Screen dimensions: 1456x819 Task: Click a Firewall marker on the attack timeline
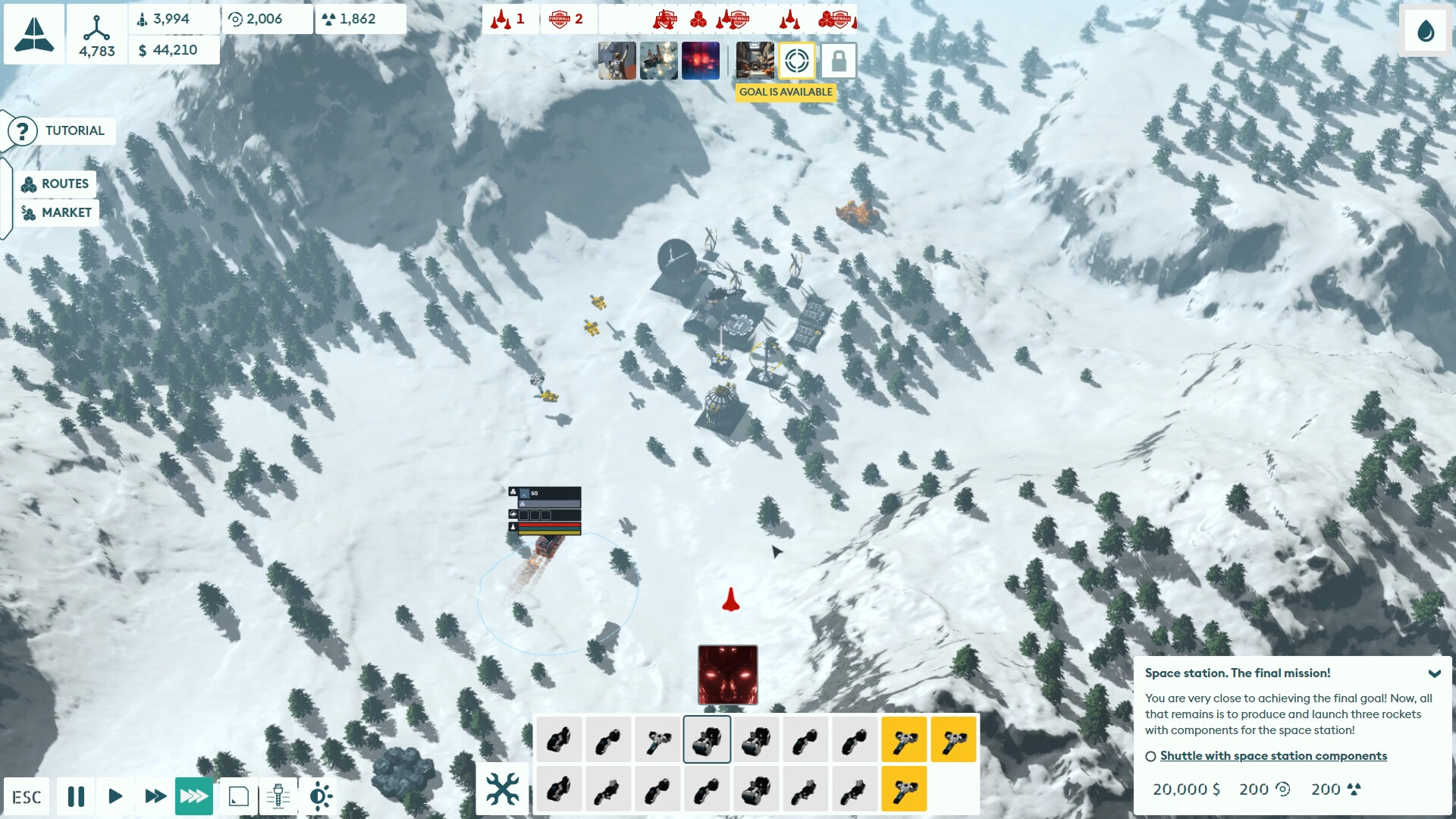pyautogui.click(x=666, y=19)
